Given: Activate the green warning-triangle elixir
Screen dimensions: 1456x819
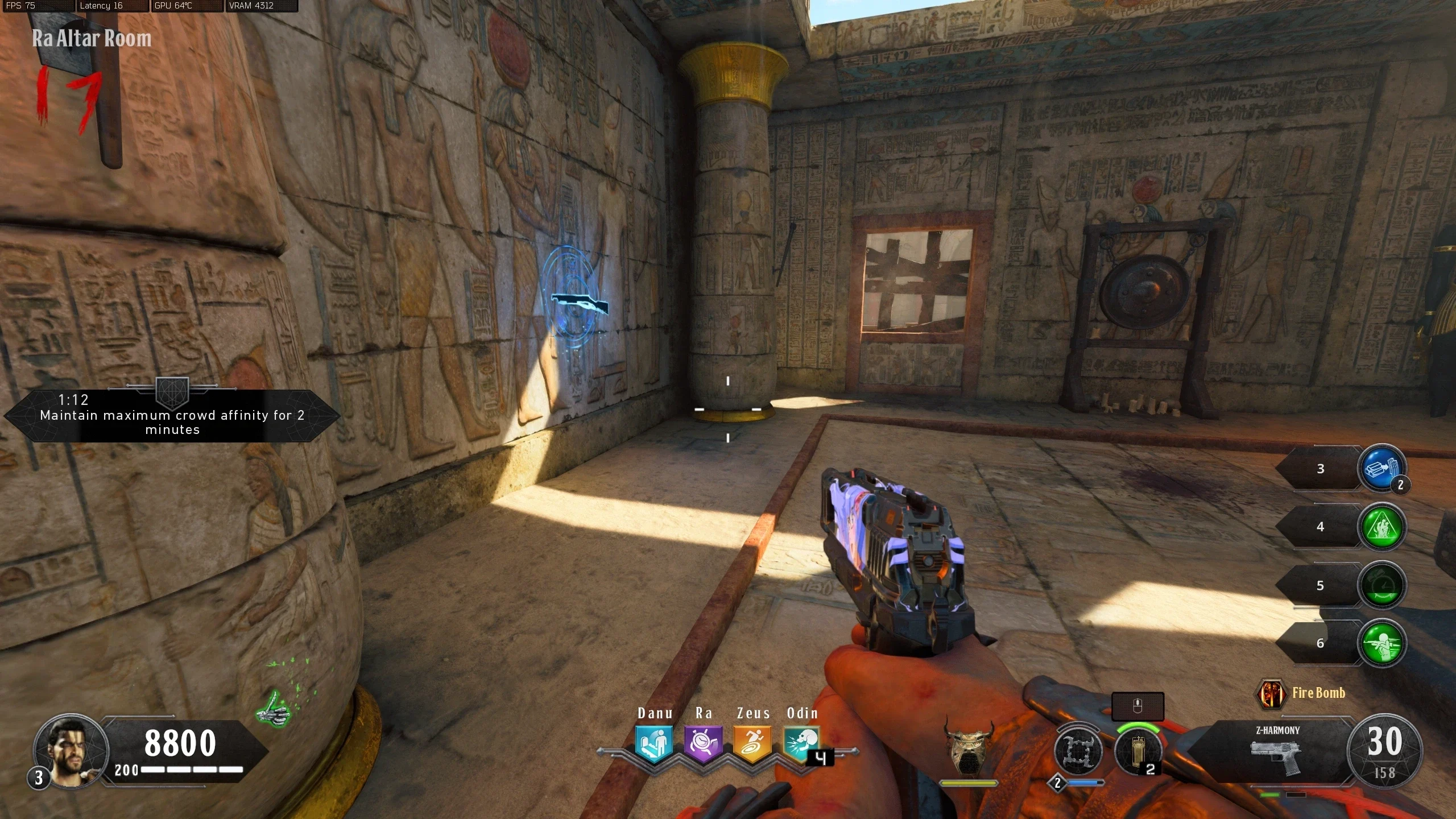Looking at the screenshot, I should pyautogui.click(x=1382, y=527).
